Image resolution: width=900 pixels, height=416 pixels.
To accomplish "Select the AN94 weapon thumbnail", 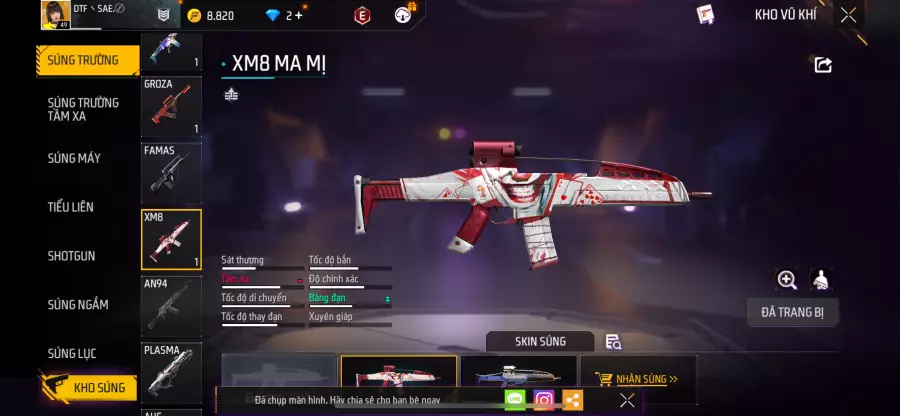I will tap(171, 305).
